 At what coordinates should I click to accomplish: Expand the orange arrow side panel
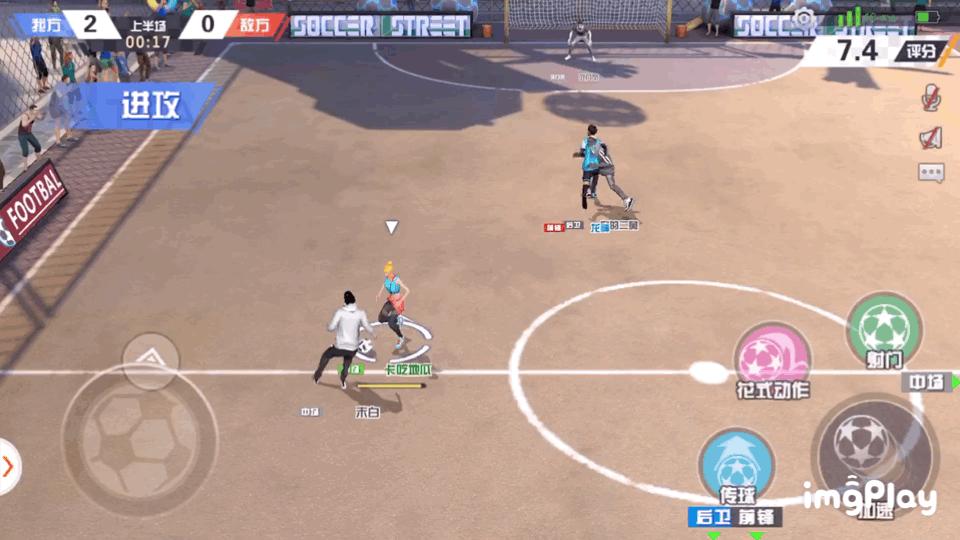[x=9, y=466]
